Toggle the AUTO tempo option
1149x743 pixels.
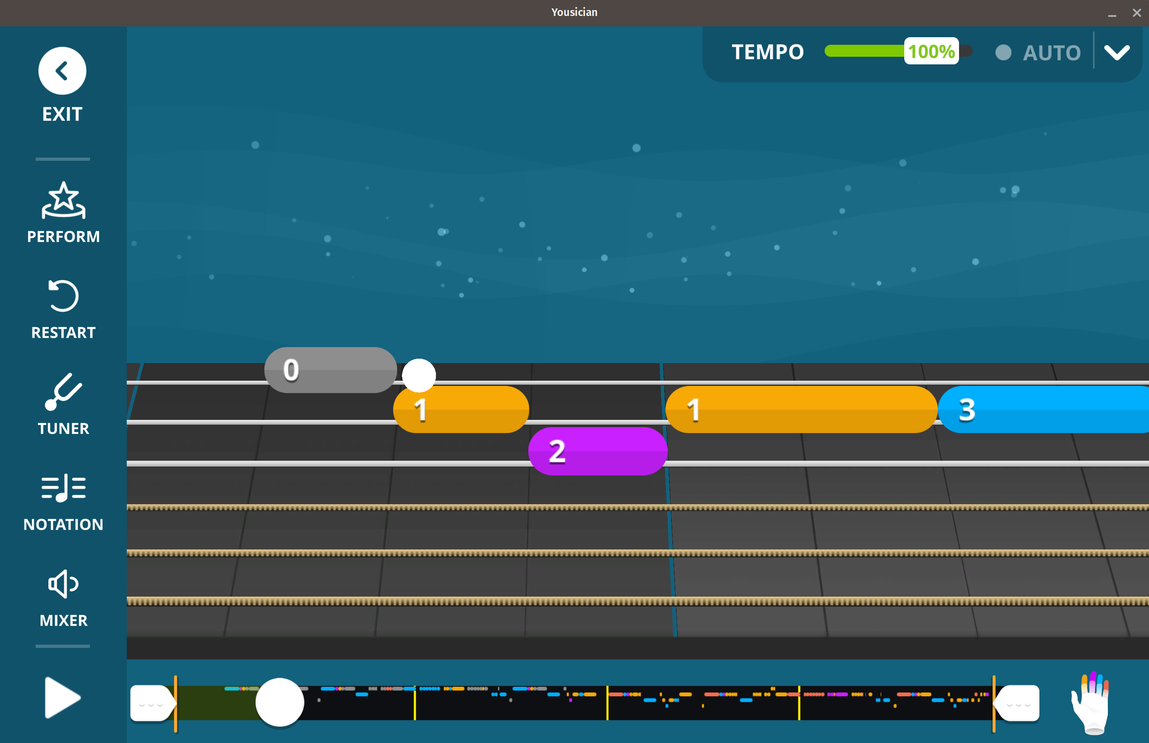point(1038,53)
